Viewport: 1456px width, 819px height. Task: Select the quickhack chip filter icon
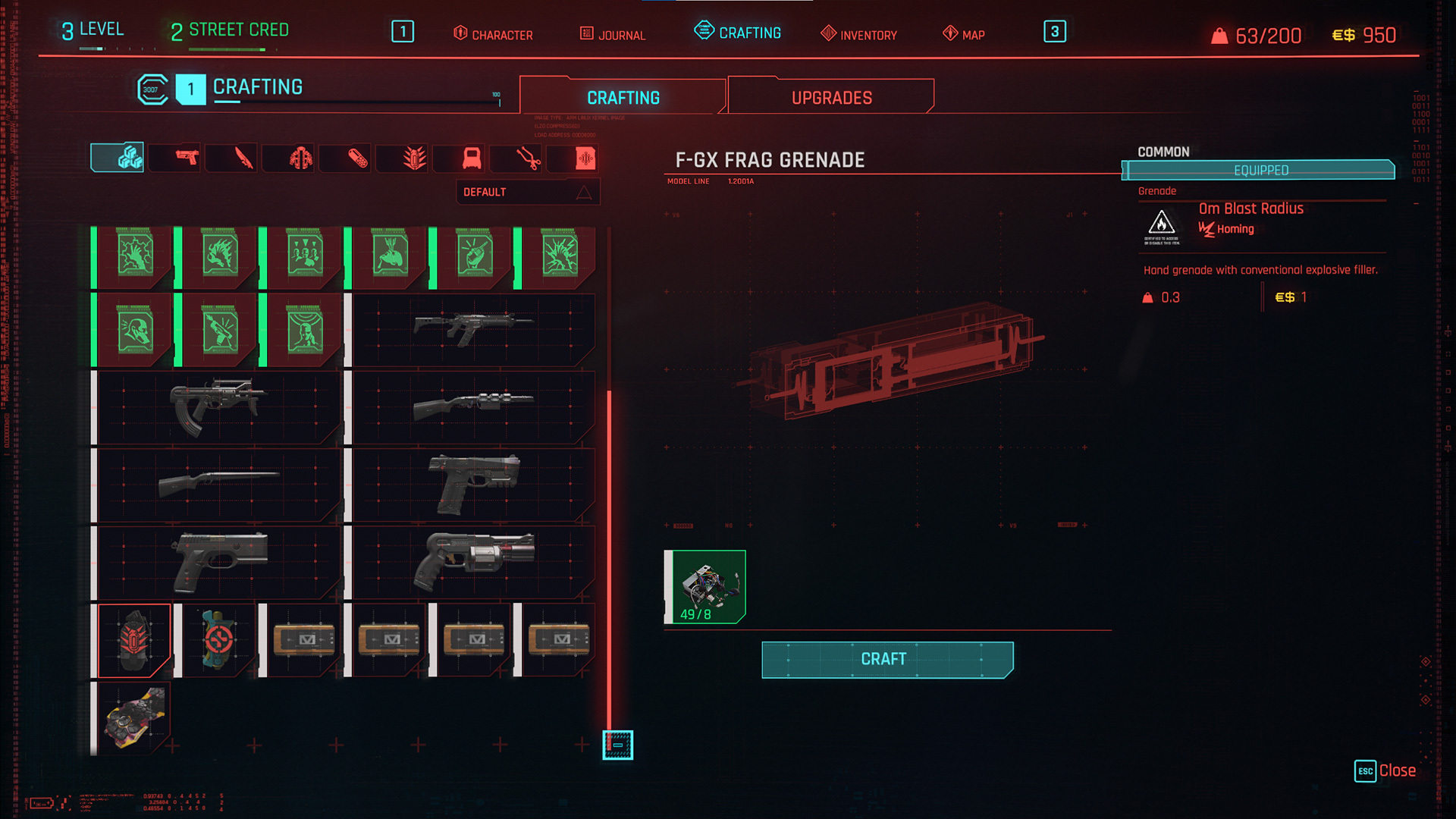pos(574,158)
